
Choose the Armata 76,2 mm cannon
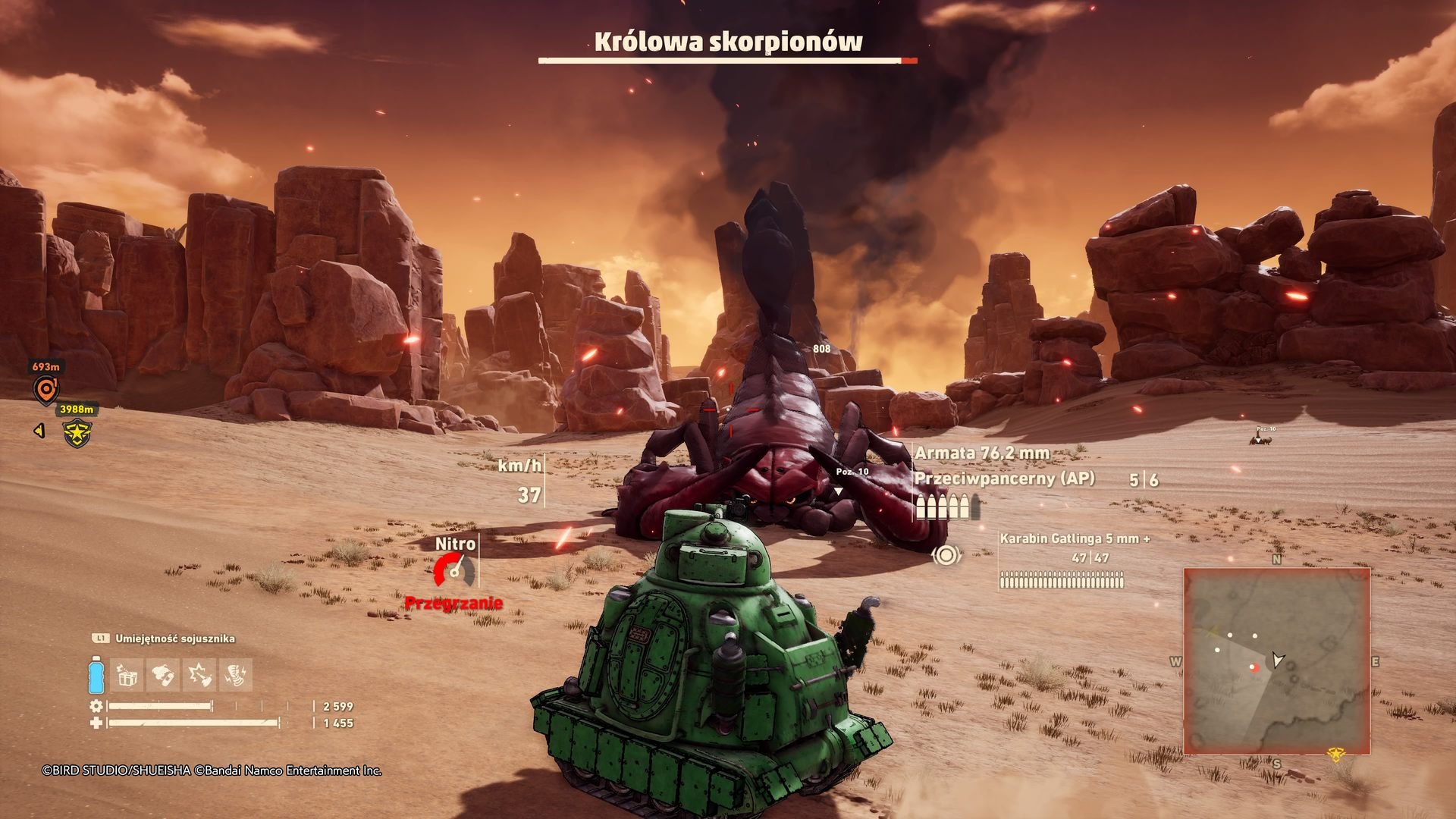click(982, 453)
